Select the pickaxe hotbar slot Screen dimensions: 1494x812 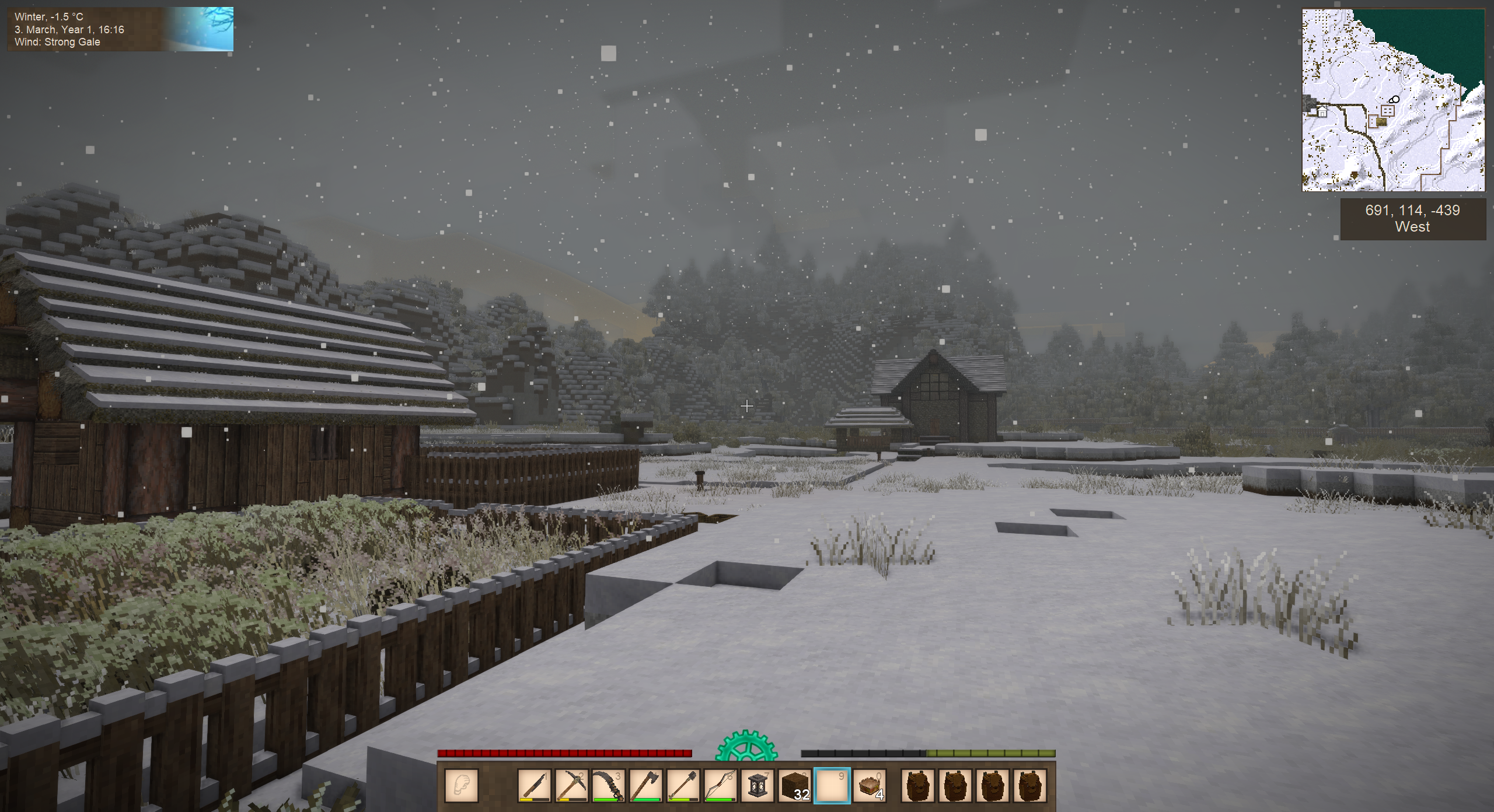pos(571,785)
